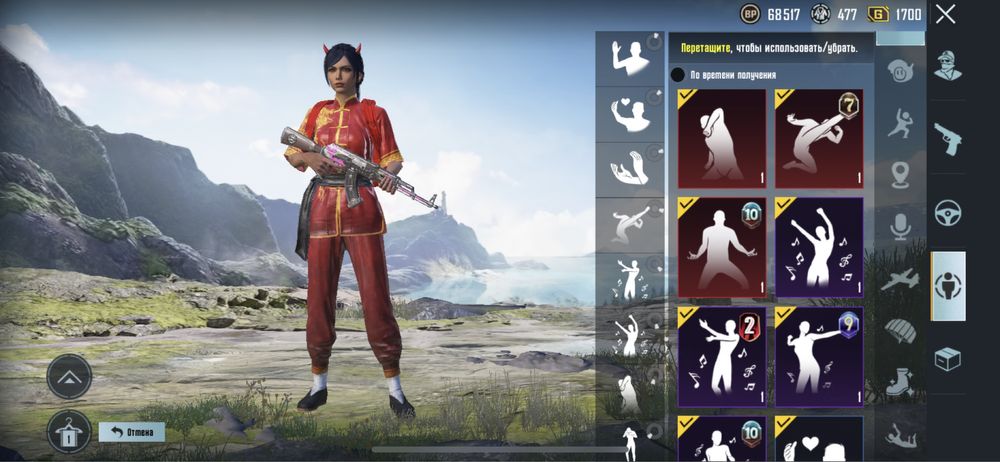1000x462 pixels.
Task: Open the airplane category icon
Action: coord(901,279)
